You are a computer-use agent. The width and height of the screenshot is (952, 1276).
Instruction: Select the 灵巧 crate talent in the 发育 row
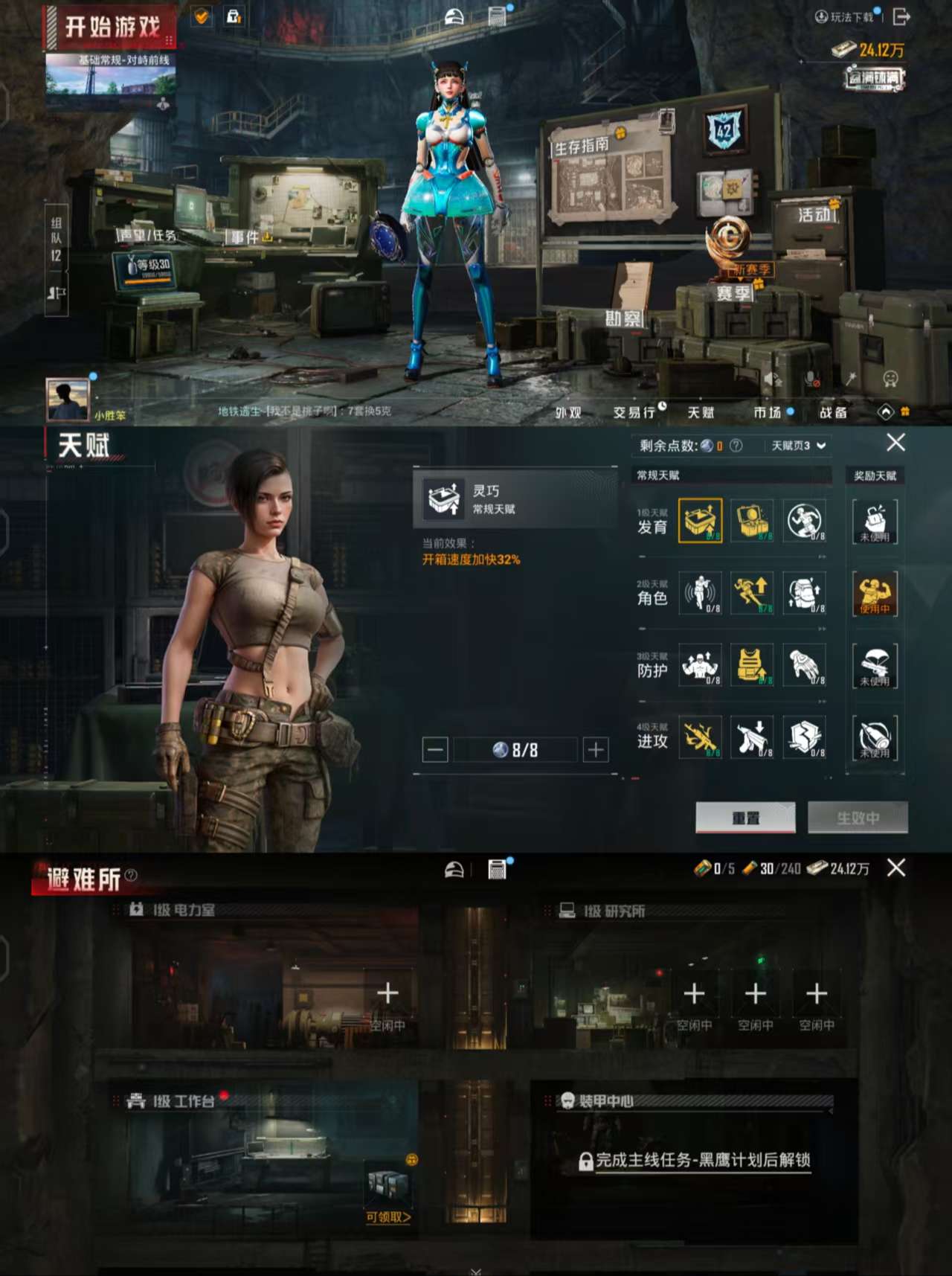click(699, 520)
